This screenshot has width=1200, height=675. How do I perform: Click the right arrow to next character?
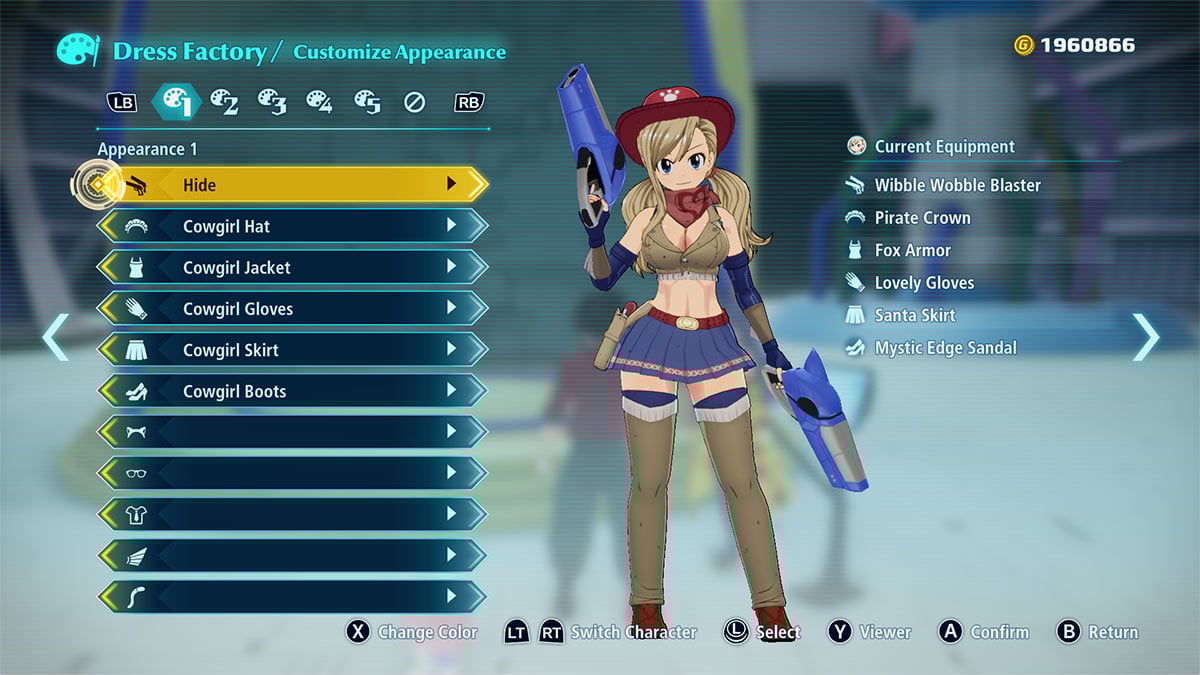(x=1145, y=337)
